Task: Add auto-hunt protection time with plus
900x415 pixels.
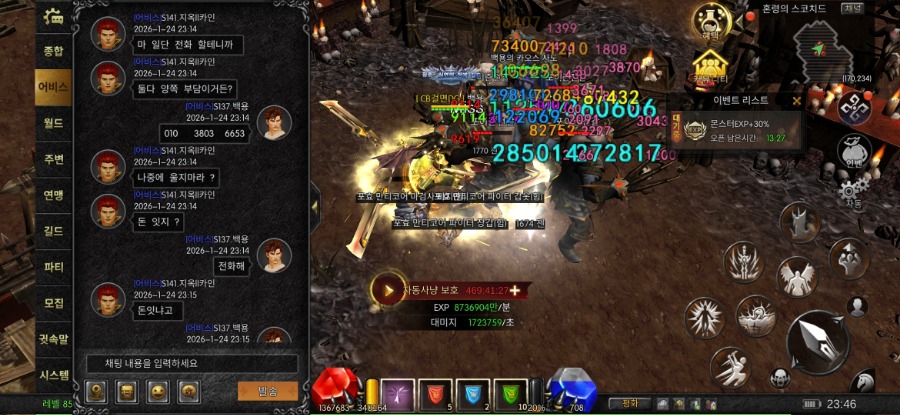Action: point(515,289)
